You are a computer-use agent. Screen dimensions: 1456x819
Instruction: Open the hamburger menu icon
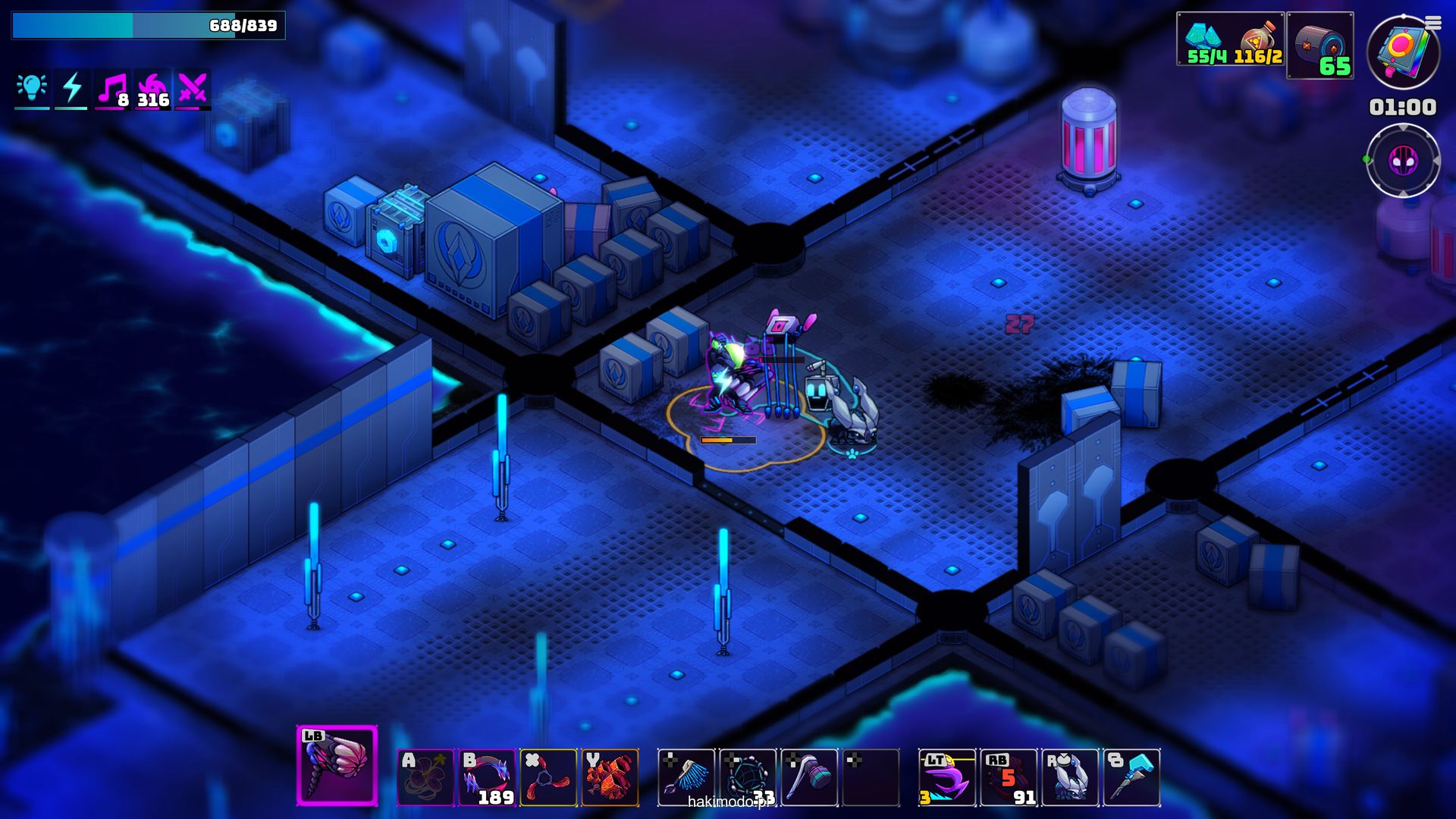pos(1432,24)
